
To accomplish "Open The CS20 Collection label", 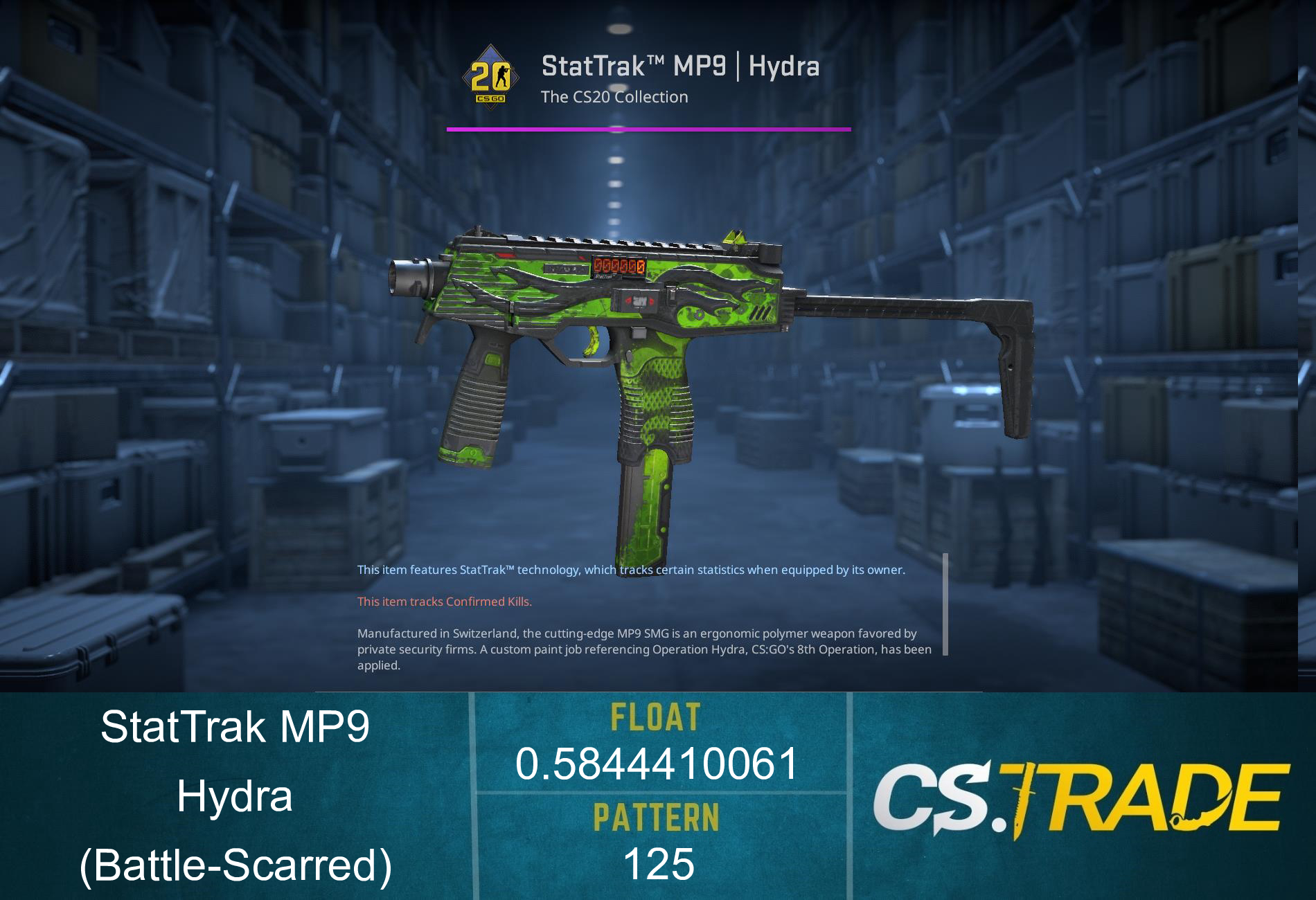I will (x=614, y=97).
